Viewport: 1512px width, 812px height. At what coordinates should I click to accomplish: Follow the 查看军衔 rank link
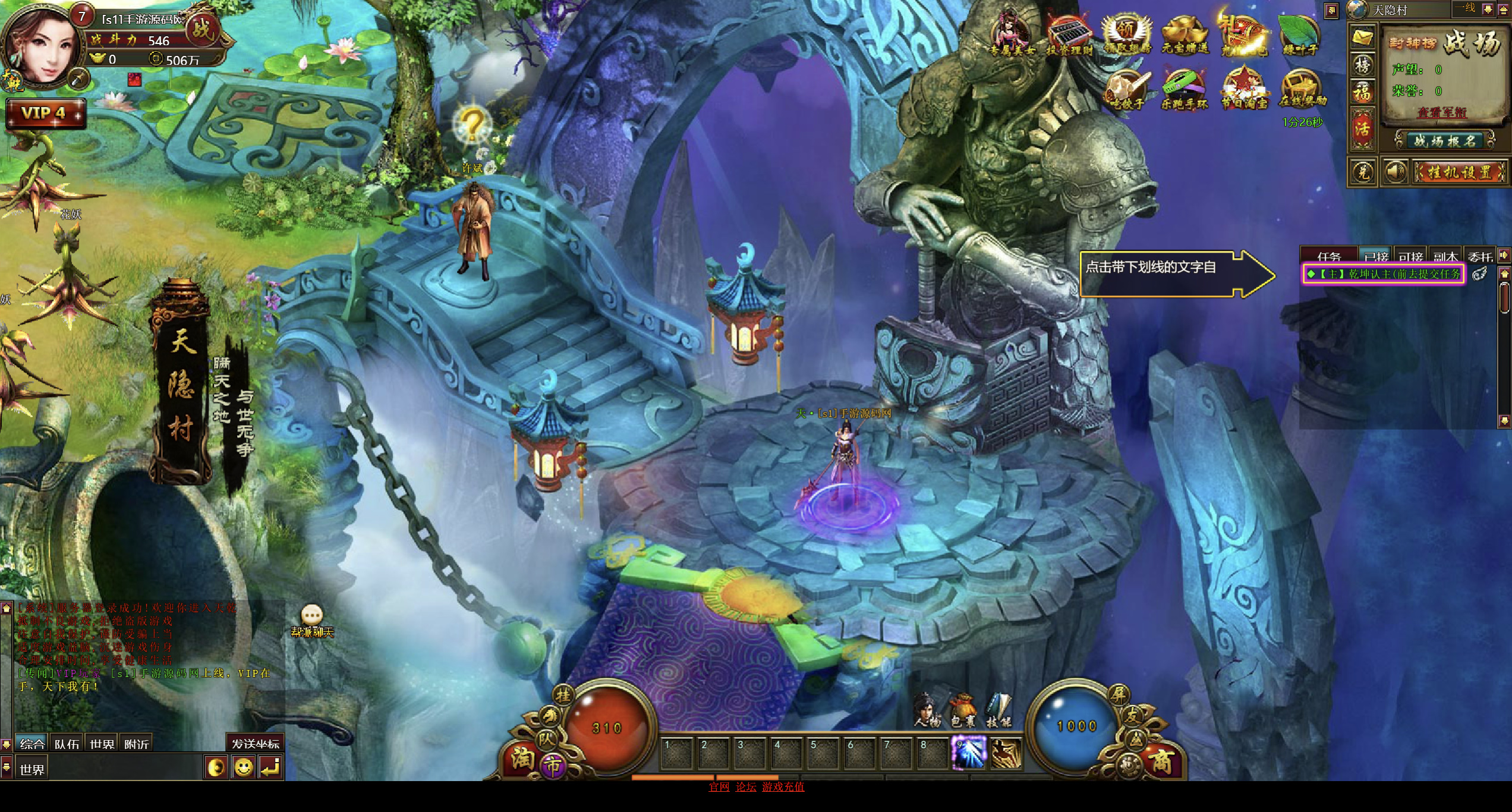[1441, 112]
